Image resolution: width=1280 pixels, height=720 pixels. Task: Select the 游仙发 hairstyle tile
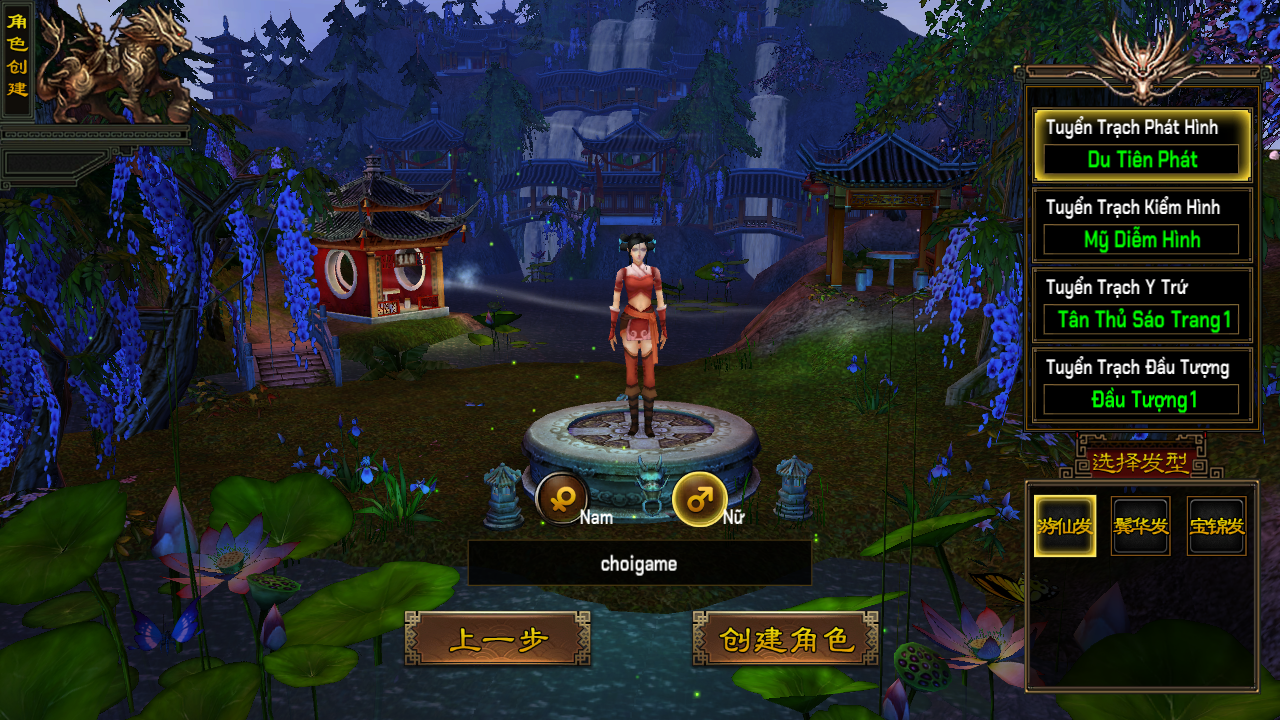(x=1065, y=526)
